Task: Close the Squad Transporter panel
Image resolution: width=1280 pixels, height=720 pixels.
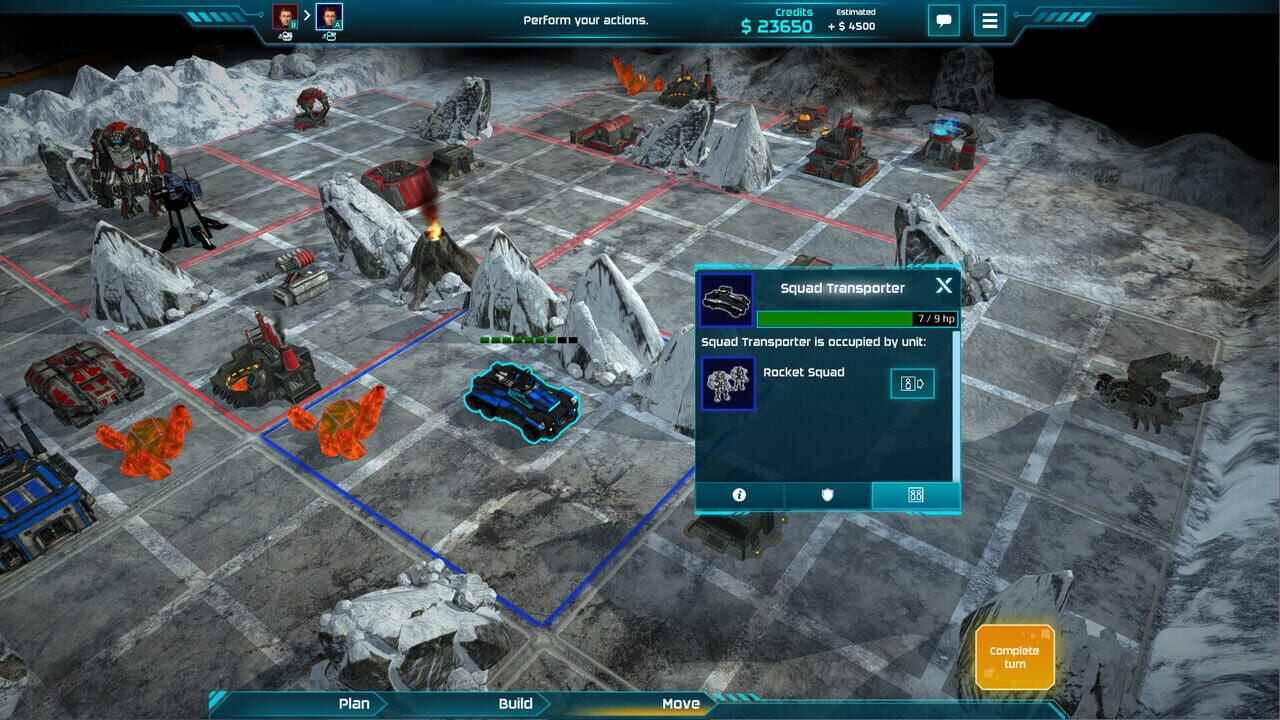Action: pos(942,285)
